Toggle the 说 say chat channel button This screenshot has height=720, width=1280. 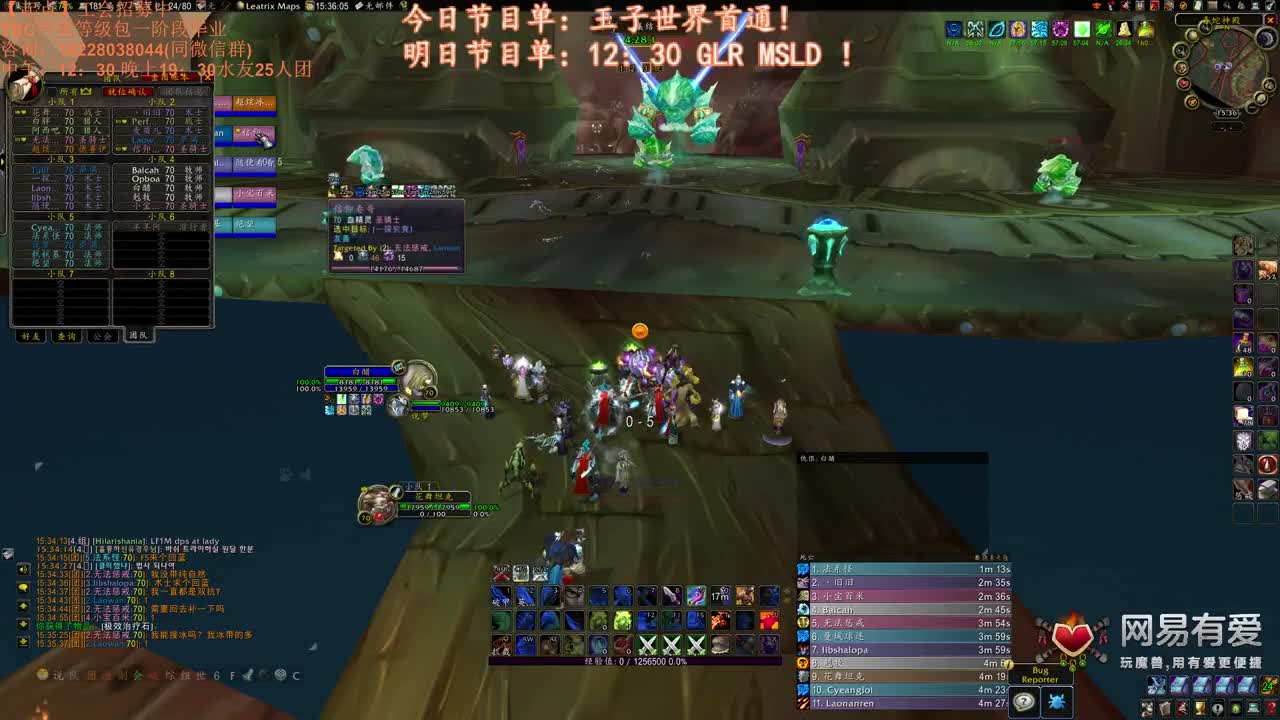pos(56,675)
